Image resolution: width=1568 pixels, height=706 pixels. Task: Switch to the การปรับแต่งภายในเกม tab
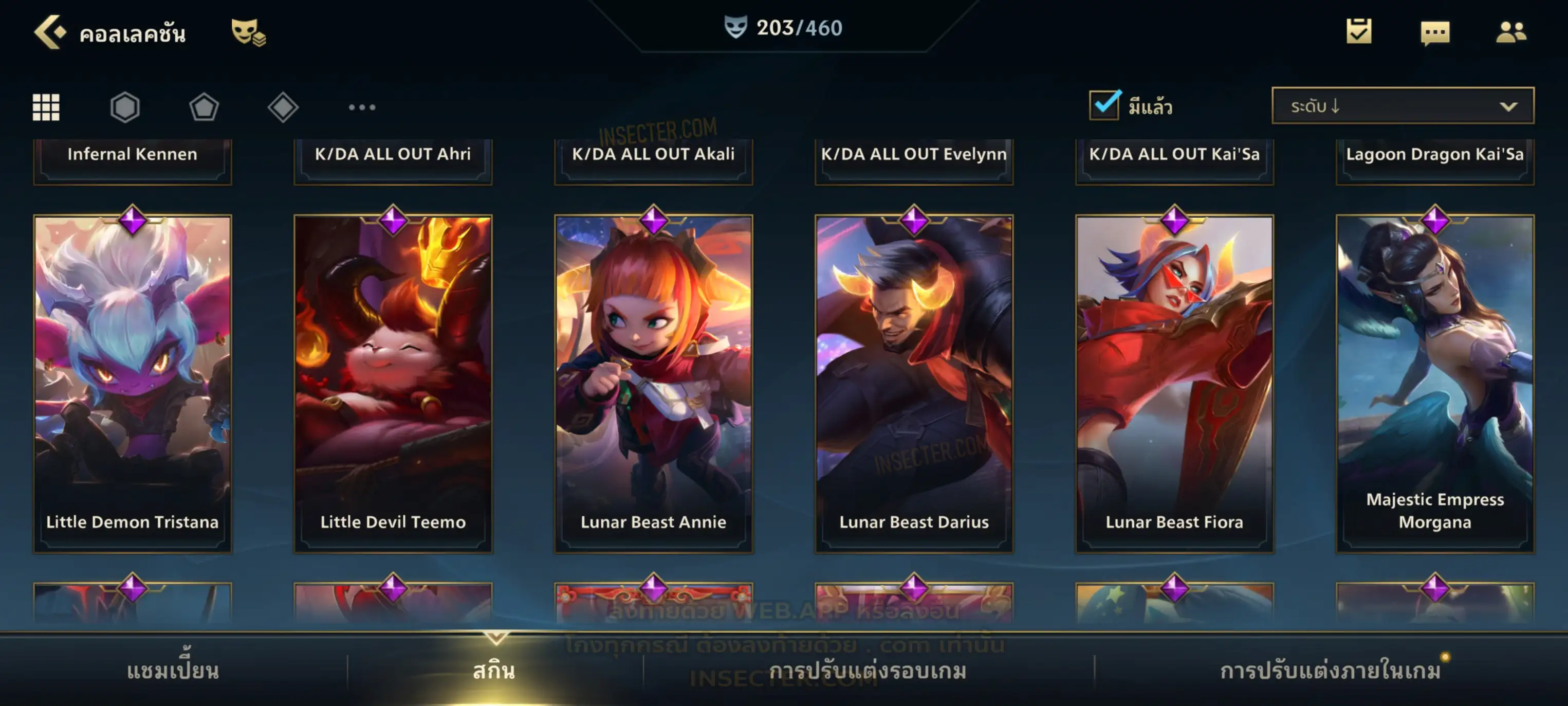[x=1331, y=671]
